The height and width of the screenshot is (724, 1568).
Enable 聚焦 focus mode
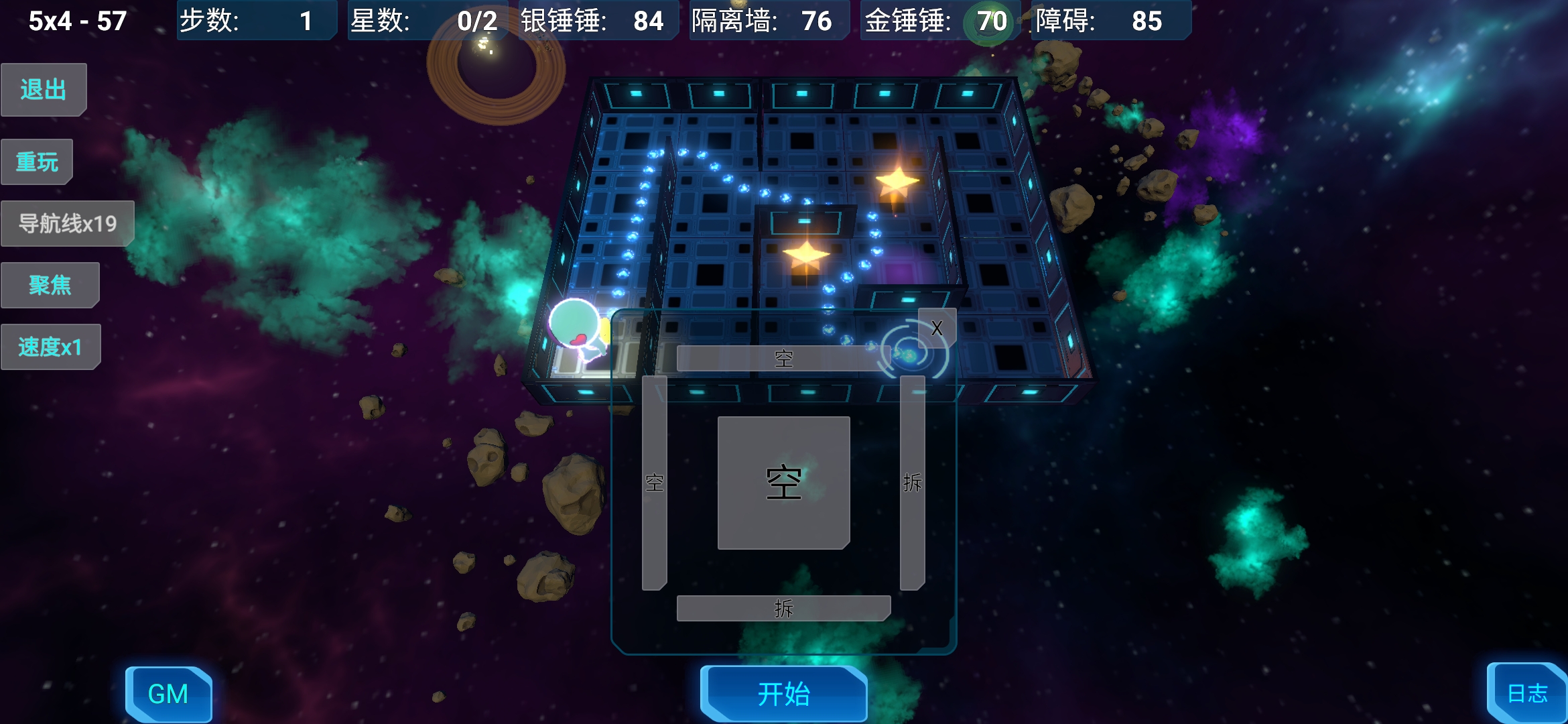click(50, 284)
